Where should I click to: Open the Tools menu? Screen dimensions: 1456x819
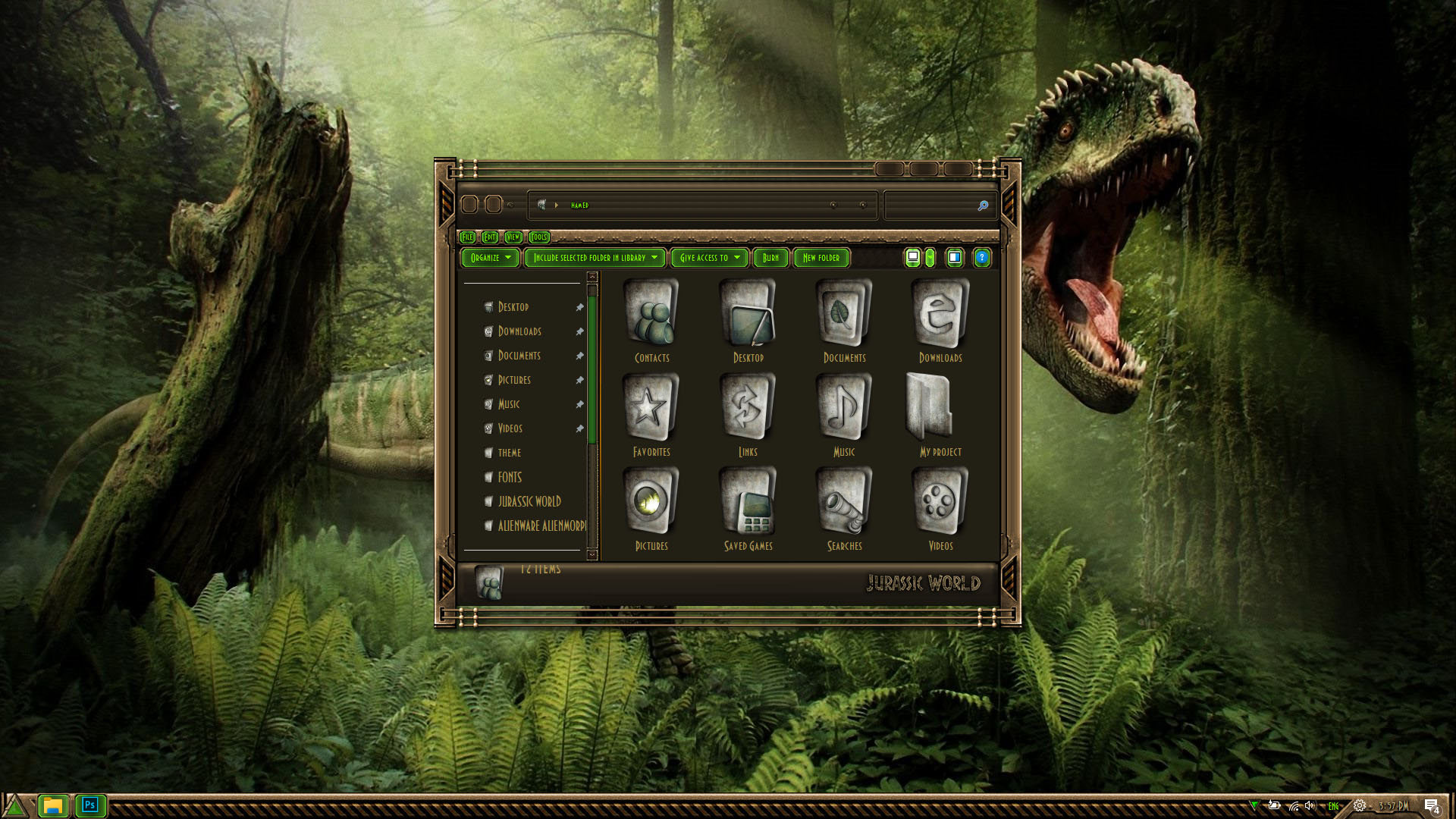[538, 237]
